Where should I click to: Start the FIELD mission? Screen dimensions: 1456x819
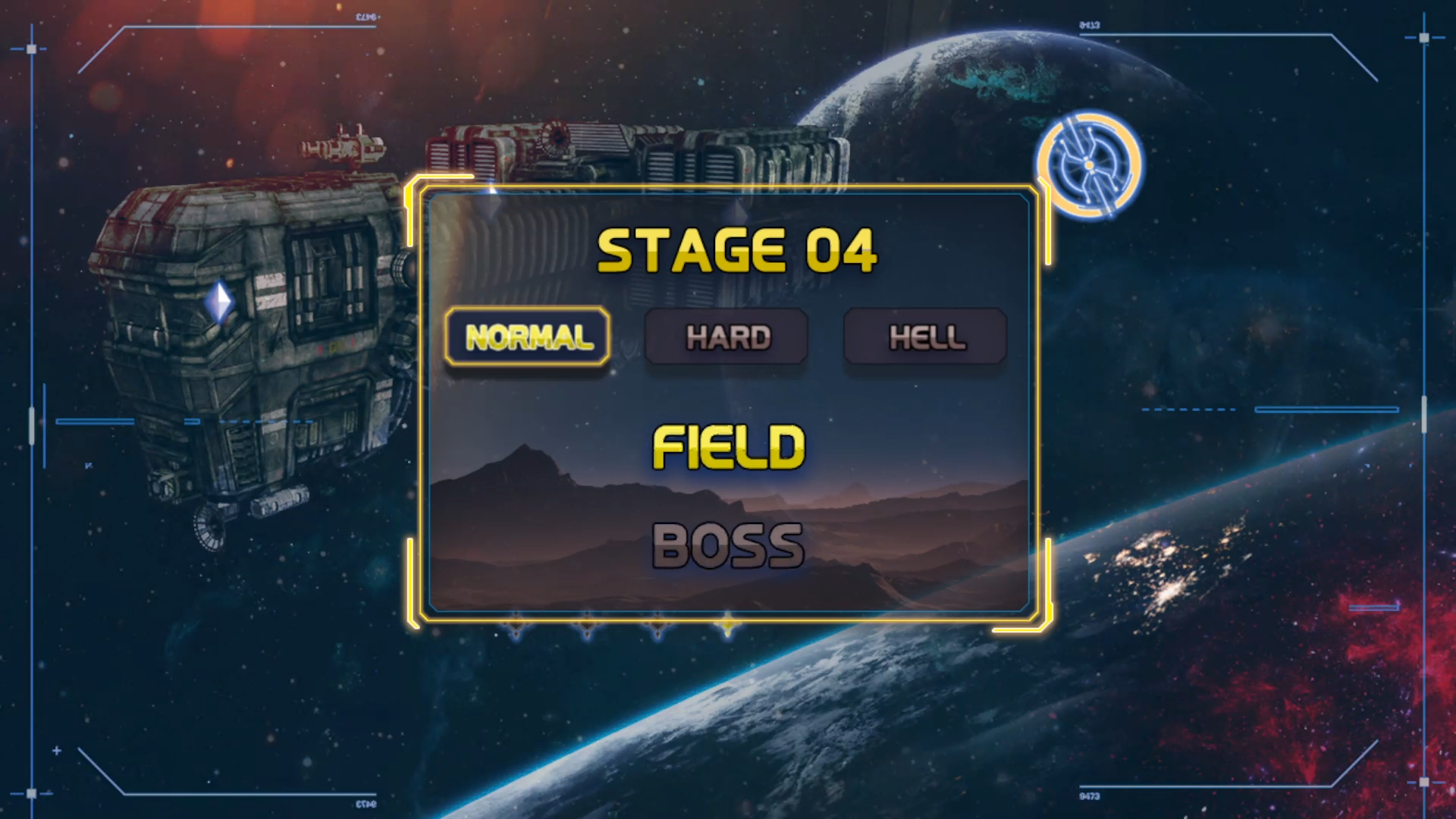click(x=728, y=447)
